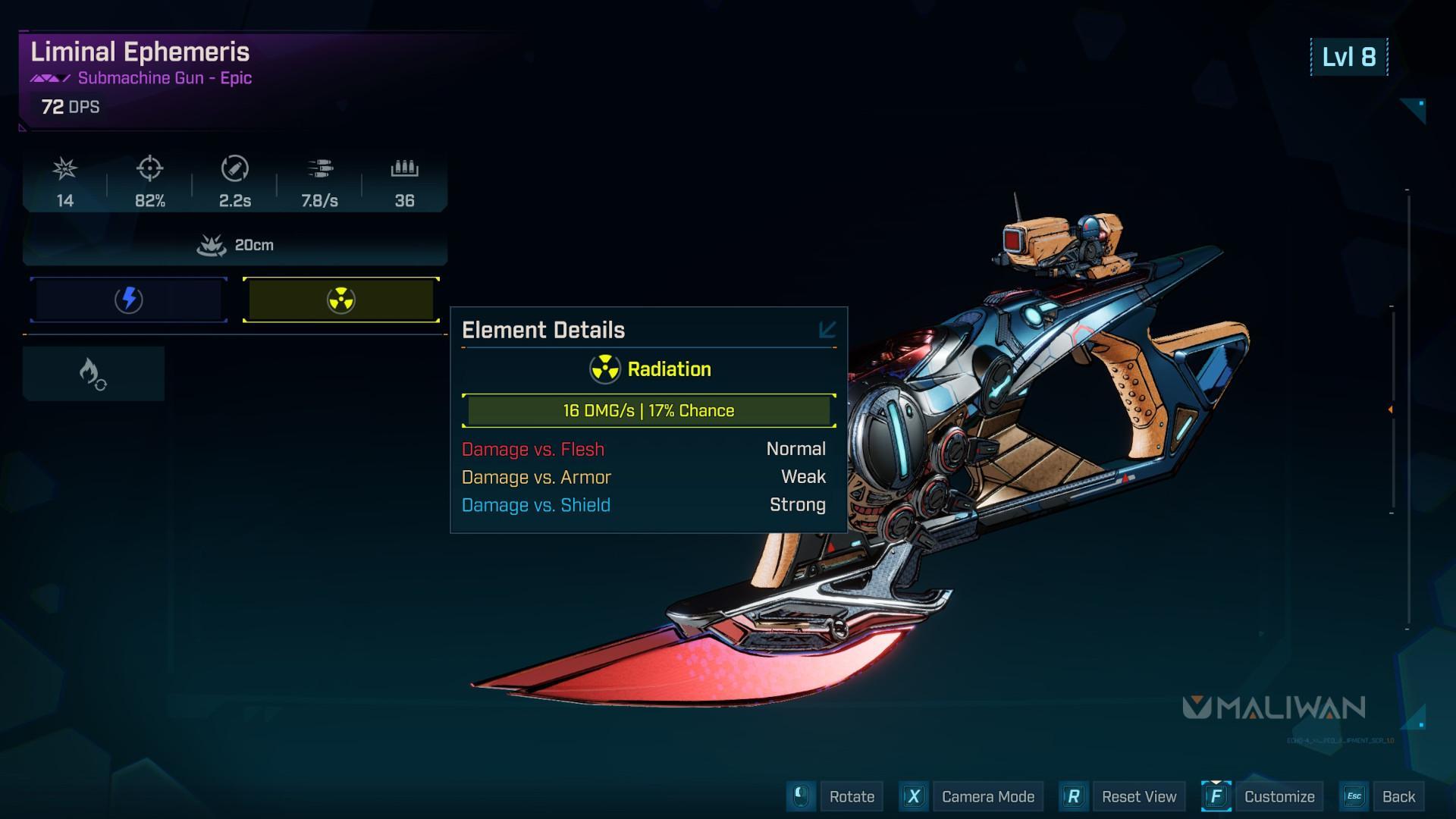Select the radiation element toggle
Viewport: 1456px width, 819px height.
point(341,300)
